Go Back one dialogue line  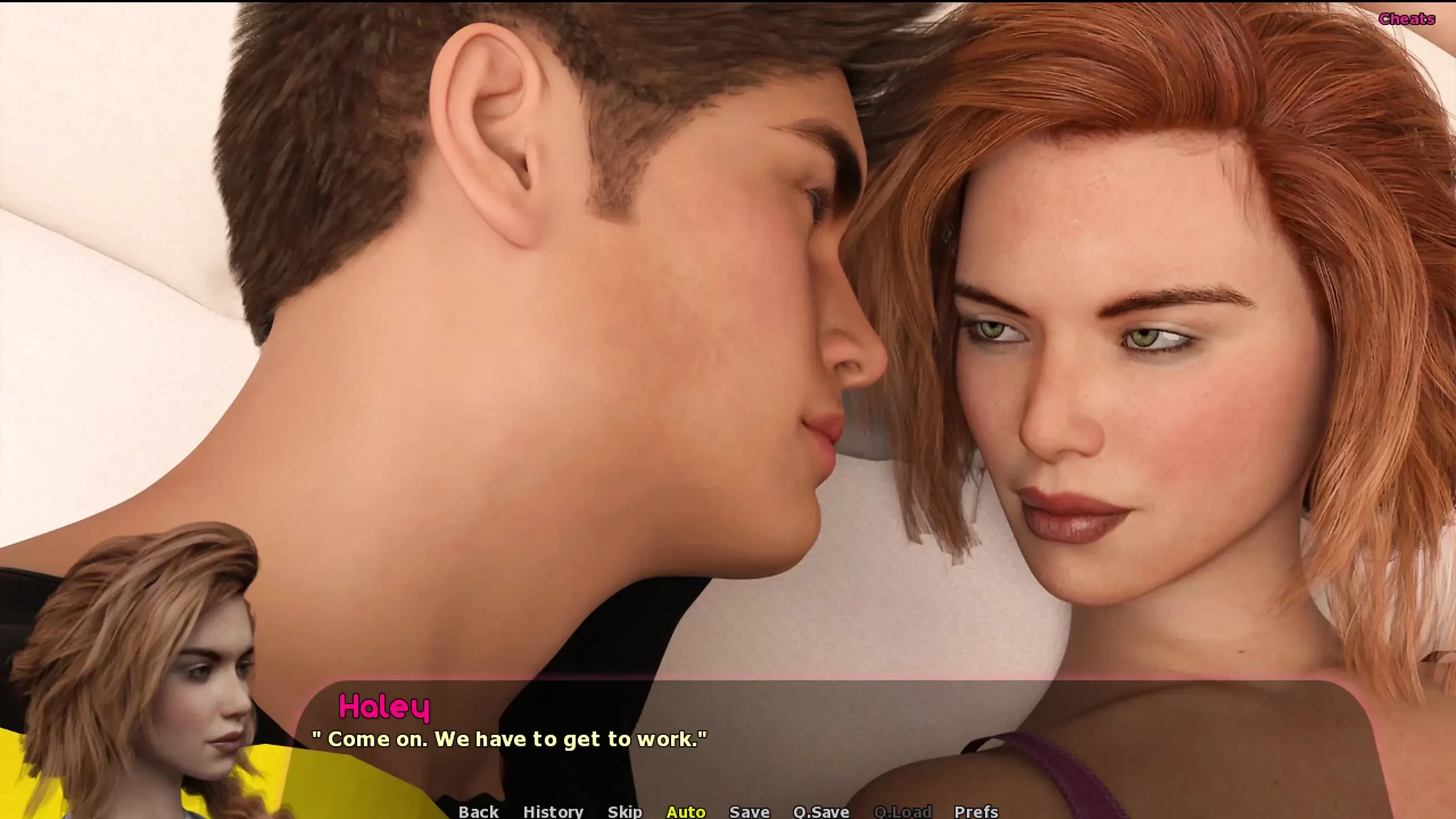click(478, 811)
